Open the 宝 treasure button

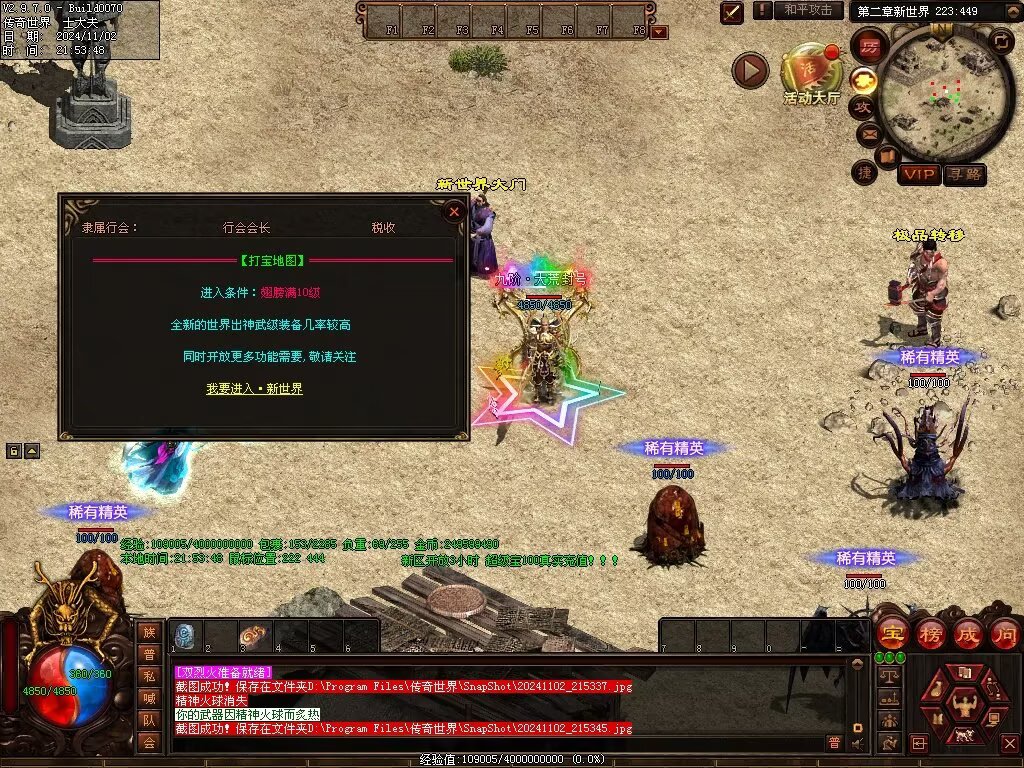coord(891,634)
